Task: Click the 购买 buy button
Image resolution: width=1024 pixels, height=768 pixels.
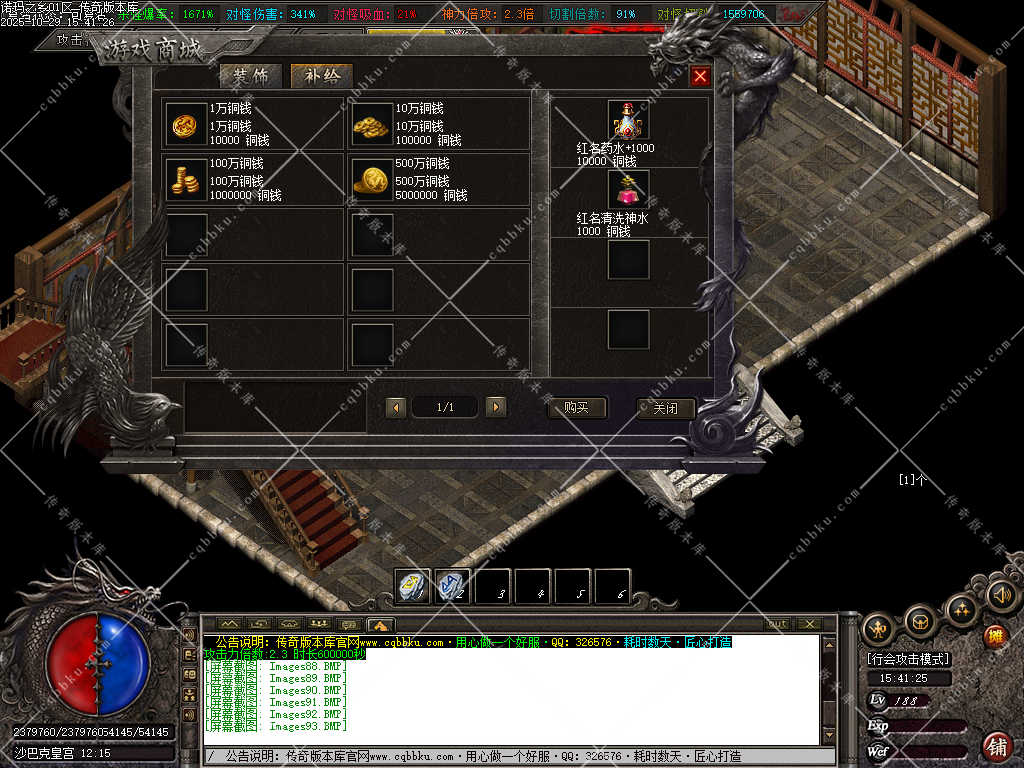Action: [577, 408]
